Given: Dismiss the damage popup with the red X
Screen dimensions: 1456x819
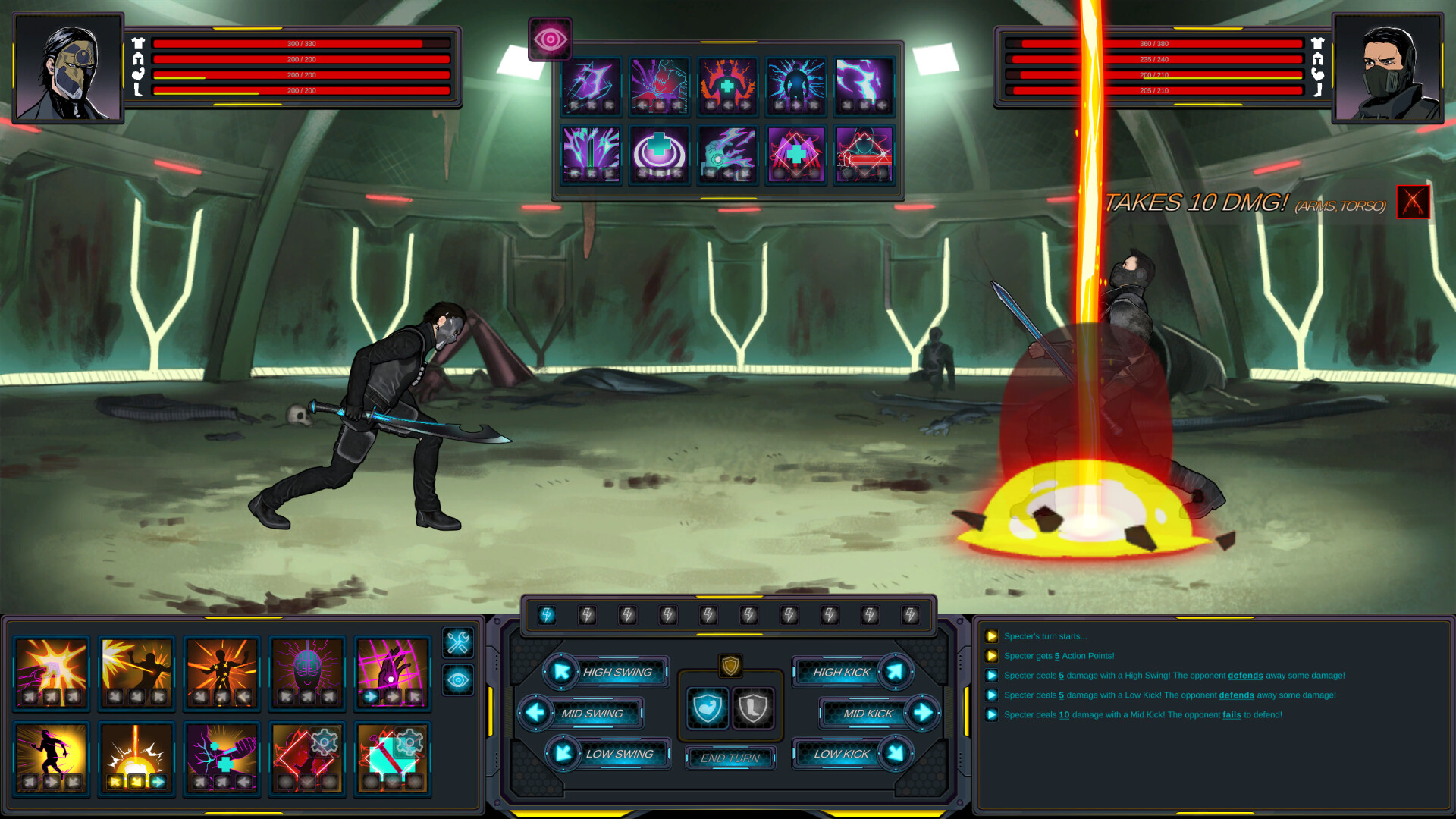Looking at the screenshot, I should [x=1413, y=202].
